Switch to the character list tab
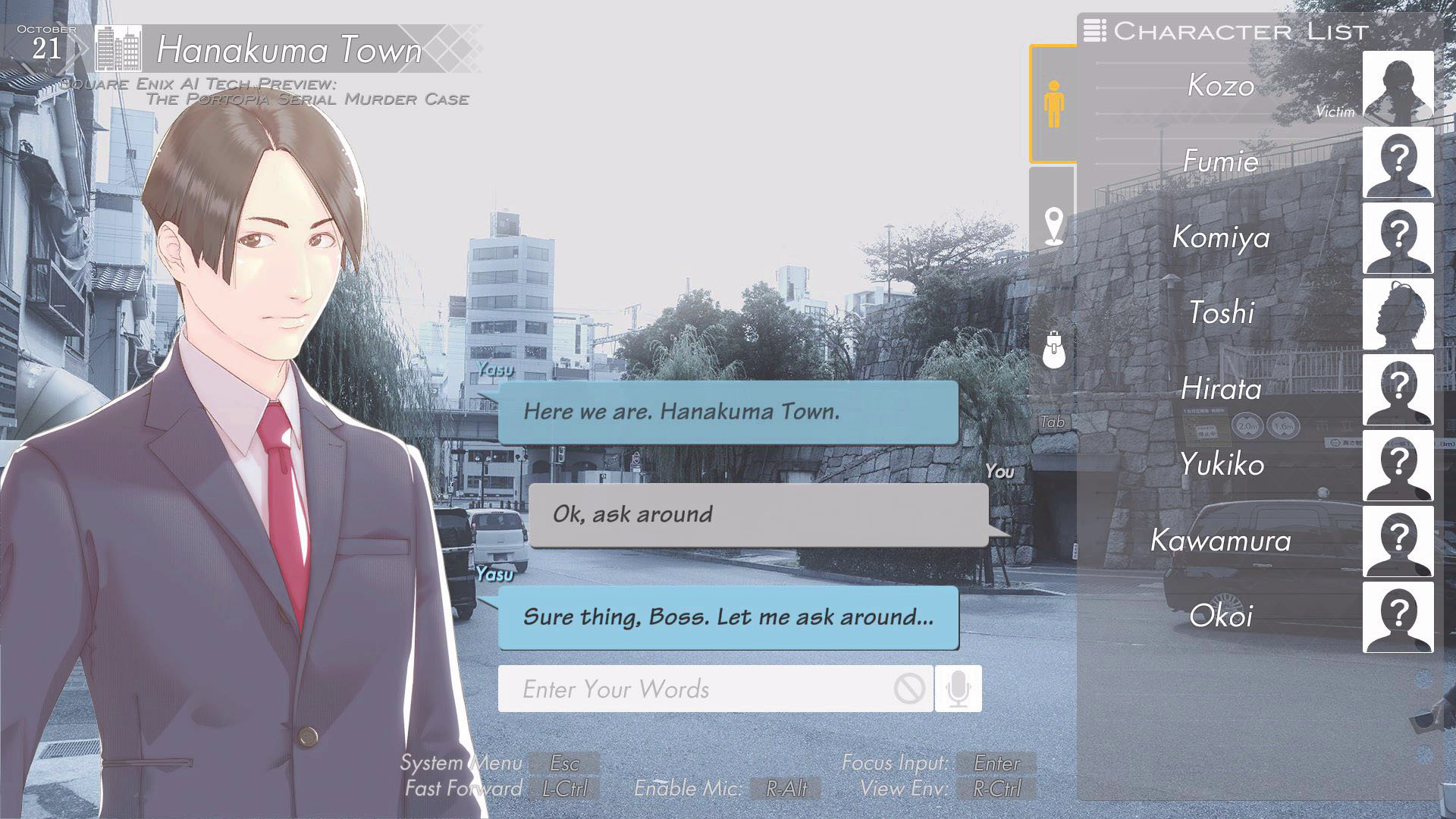Image resolution: width=1456 pixels, height=819 pixels. 1053,104
